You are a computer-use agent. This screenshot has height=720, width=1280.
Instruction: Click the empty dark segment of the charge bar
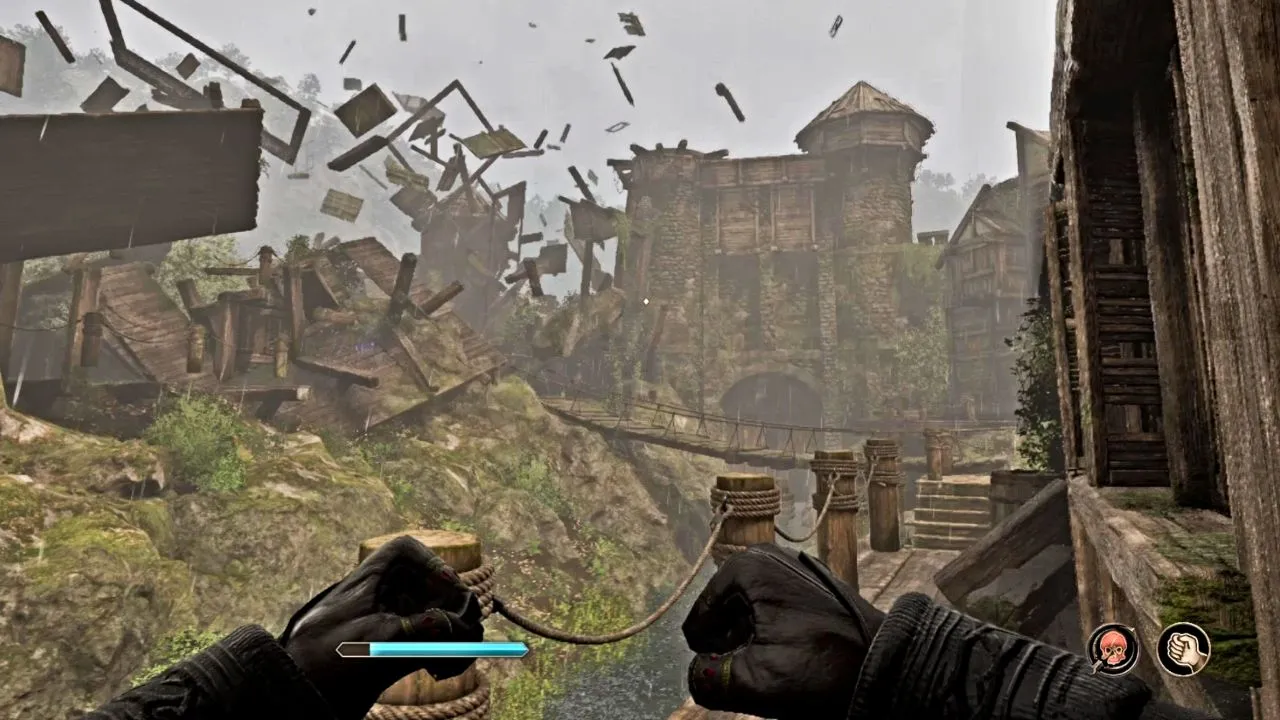[x=355, y=648]
